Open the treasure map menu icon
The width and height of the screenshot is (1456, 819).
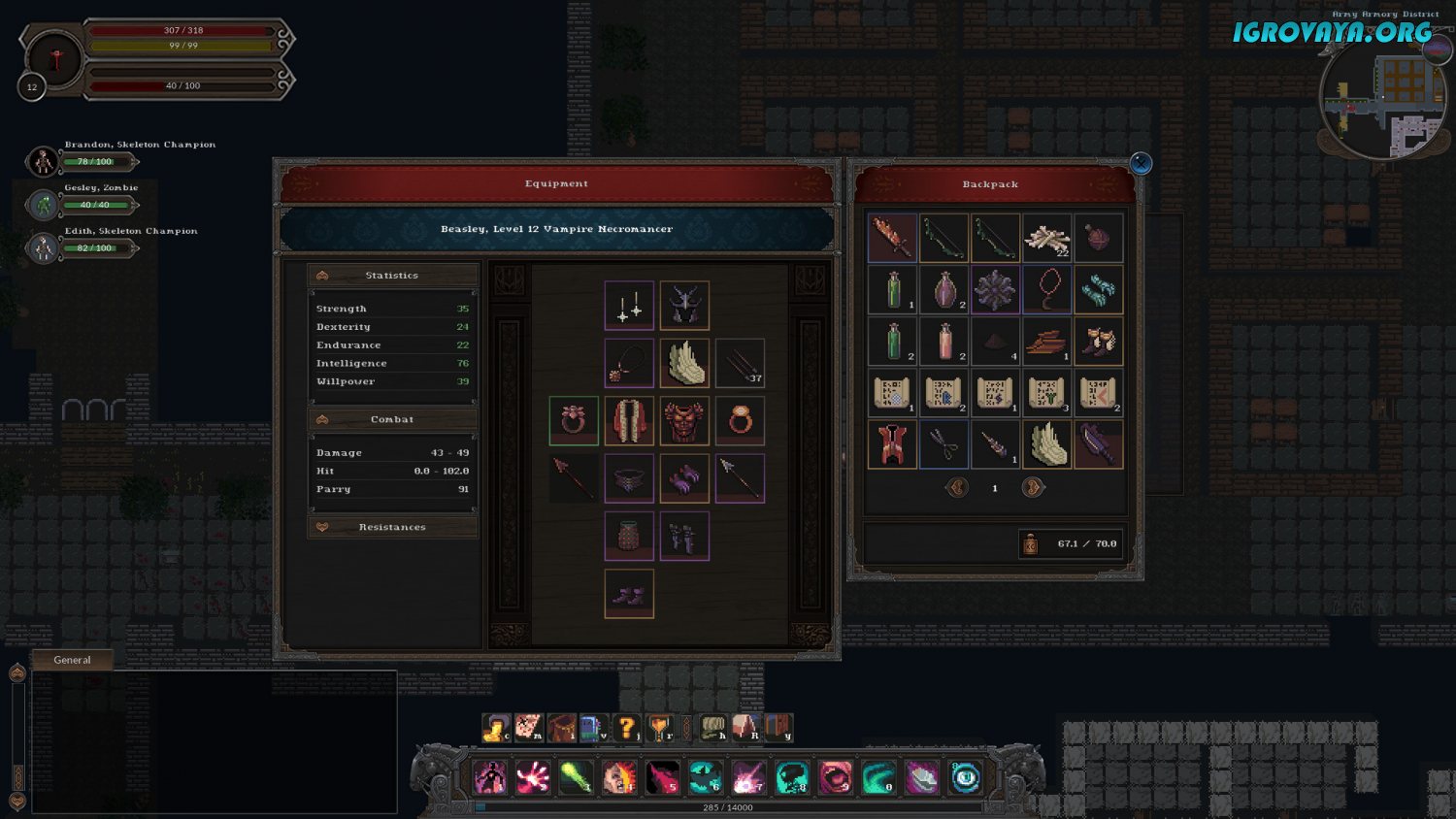(528, 728)
